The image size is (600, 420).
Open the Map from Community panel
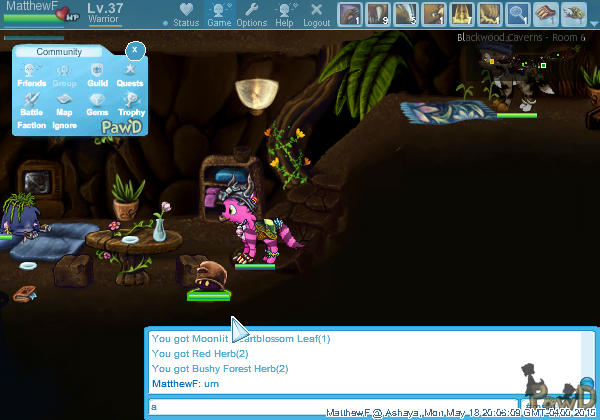coord(64,103)
